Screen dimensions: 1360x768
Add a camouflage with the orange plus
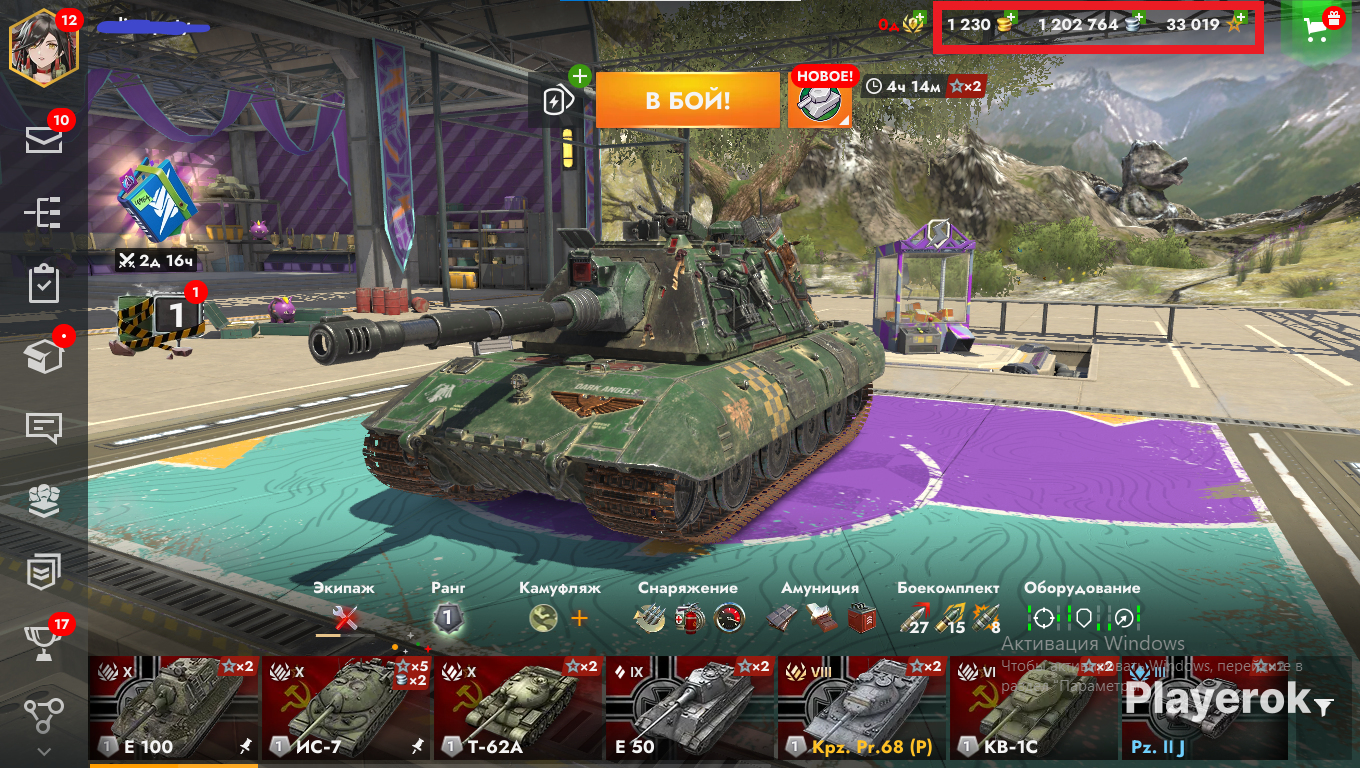(x=579, y=618)
